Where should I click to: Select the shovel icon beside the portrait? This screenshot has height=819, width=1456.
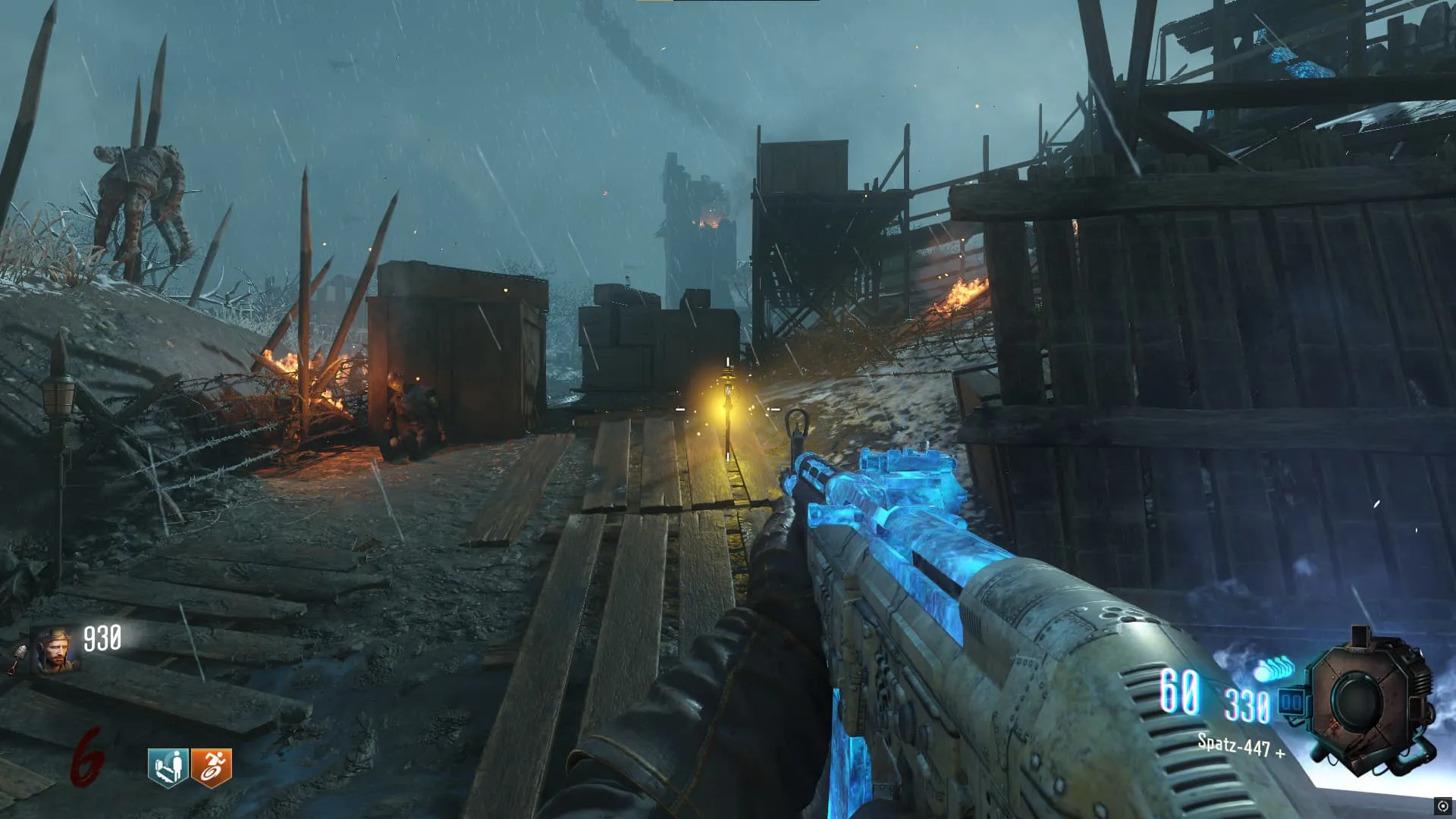(x=17, y=660)
